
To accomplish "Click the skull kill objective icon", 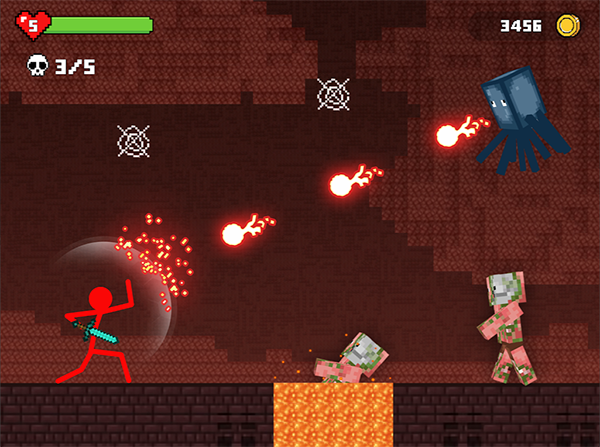I will (x=37, y=66).
